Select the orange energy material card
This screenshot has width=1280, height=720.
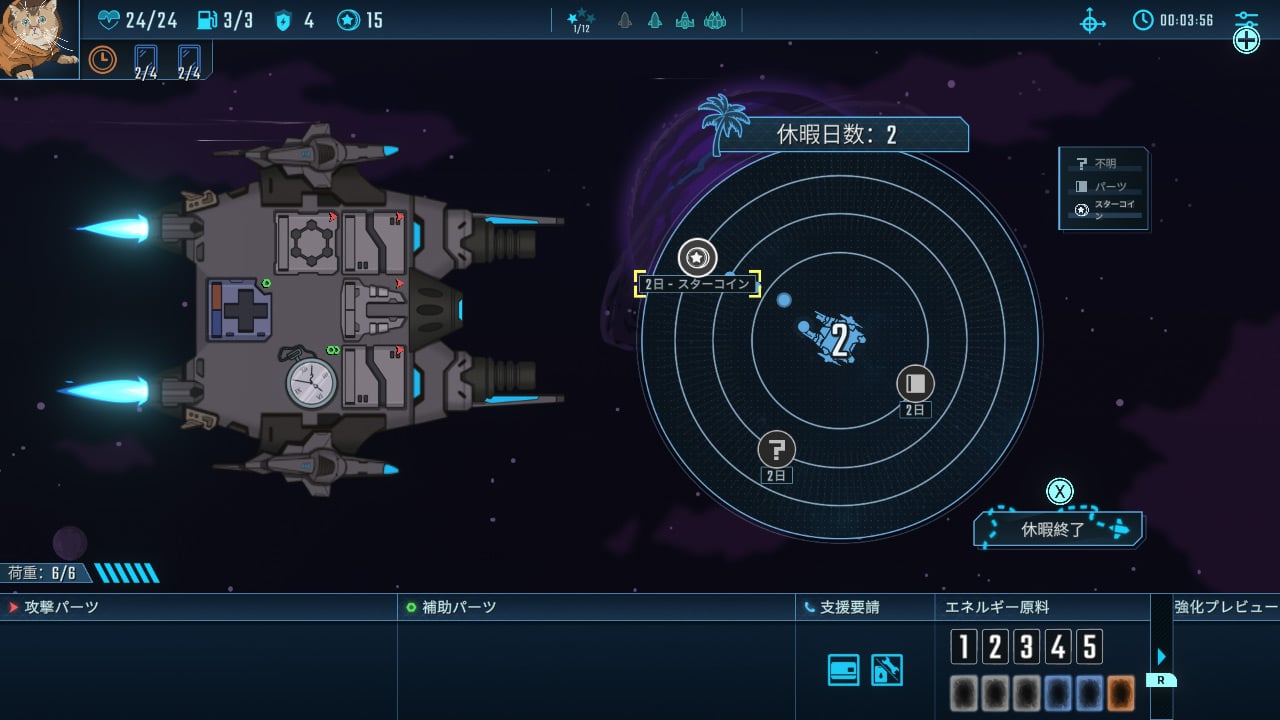1120,694
